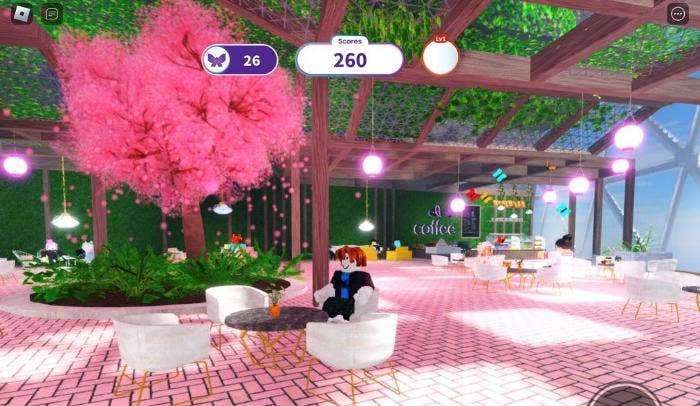Tap the round jump button
The height and width of the screenshot is (406, 700).
[x=626, y=398]
